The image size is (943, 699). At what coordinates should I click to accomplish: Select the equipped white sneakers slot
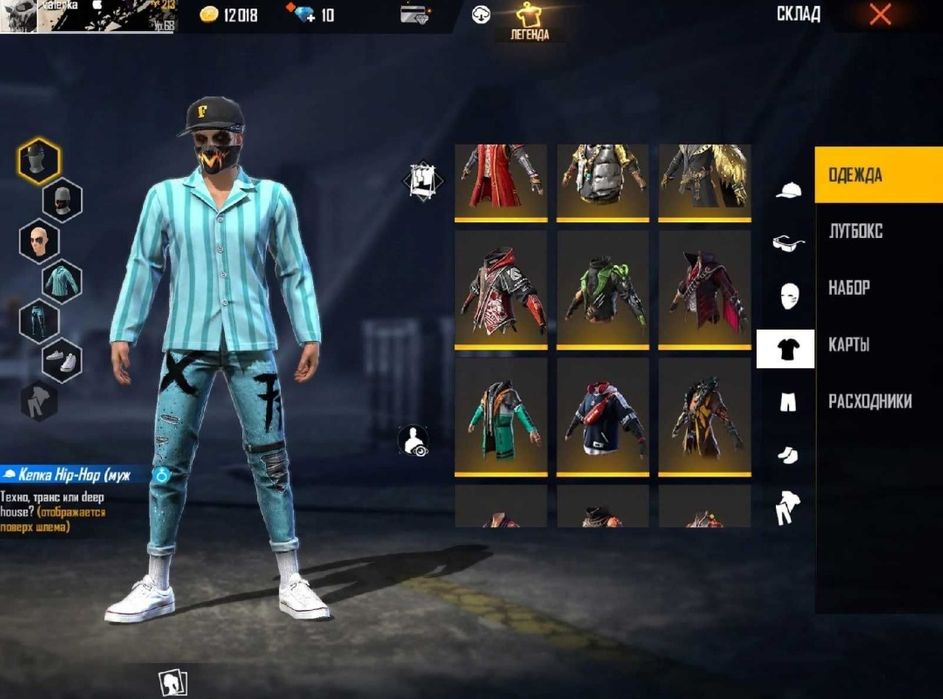tap(62, 361)
